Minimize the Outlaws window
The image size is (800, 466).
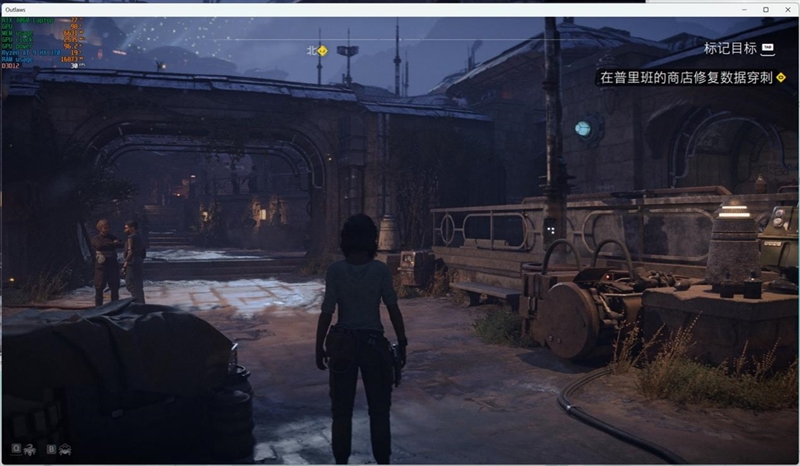744,9
